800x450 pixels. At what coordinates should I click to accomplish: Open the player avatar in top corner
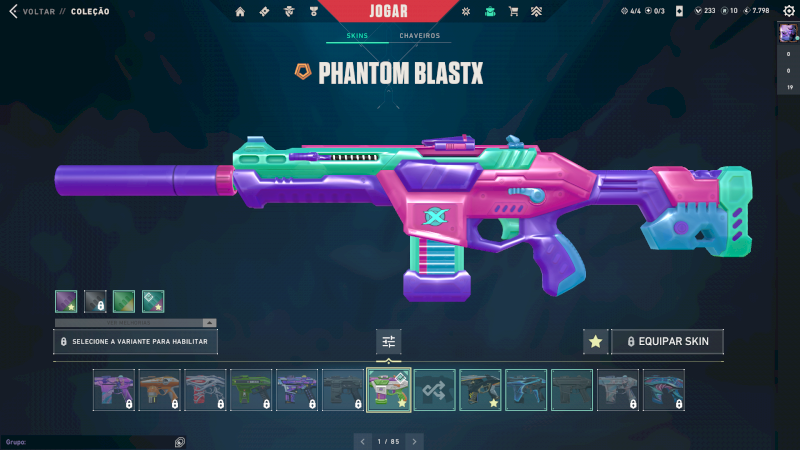(787, 33)
